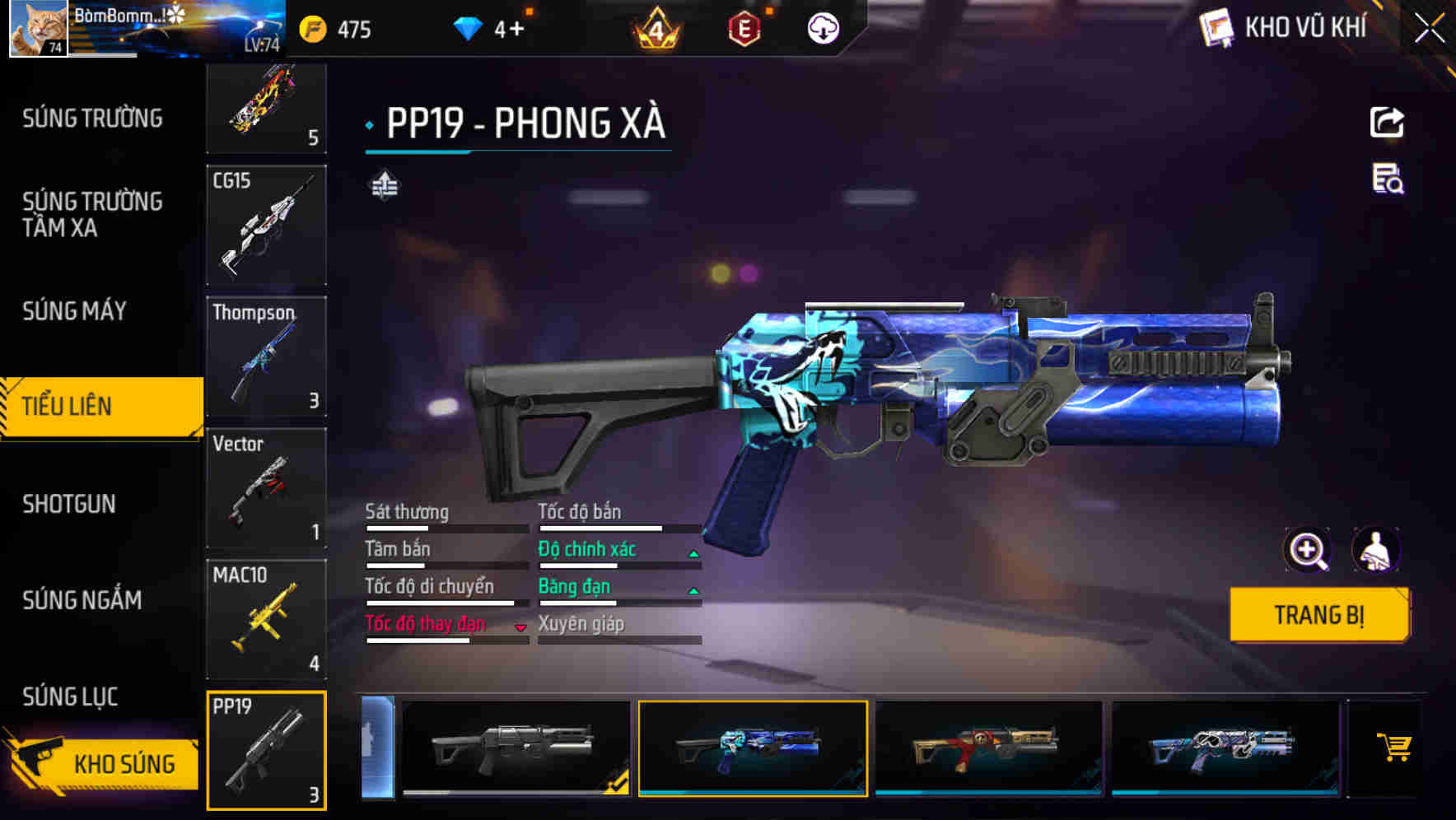Click the diamond top-up icon

[x=468, y=29]
